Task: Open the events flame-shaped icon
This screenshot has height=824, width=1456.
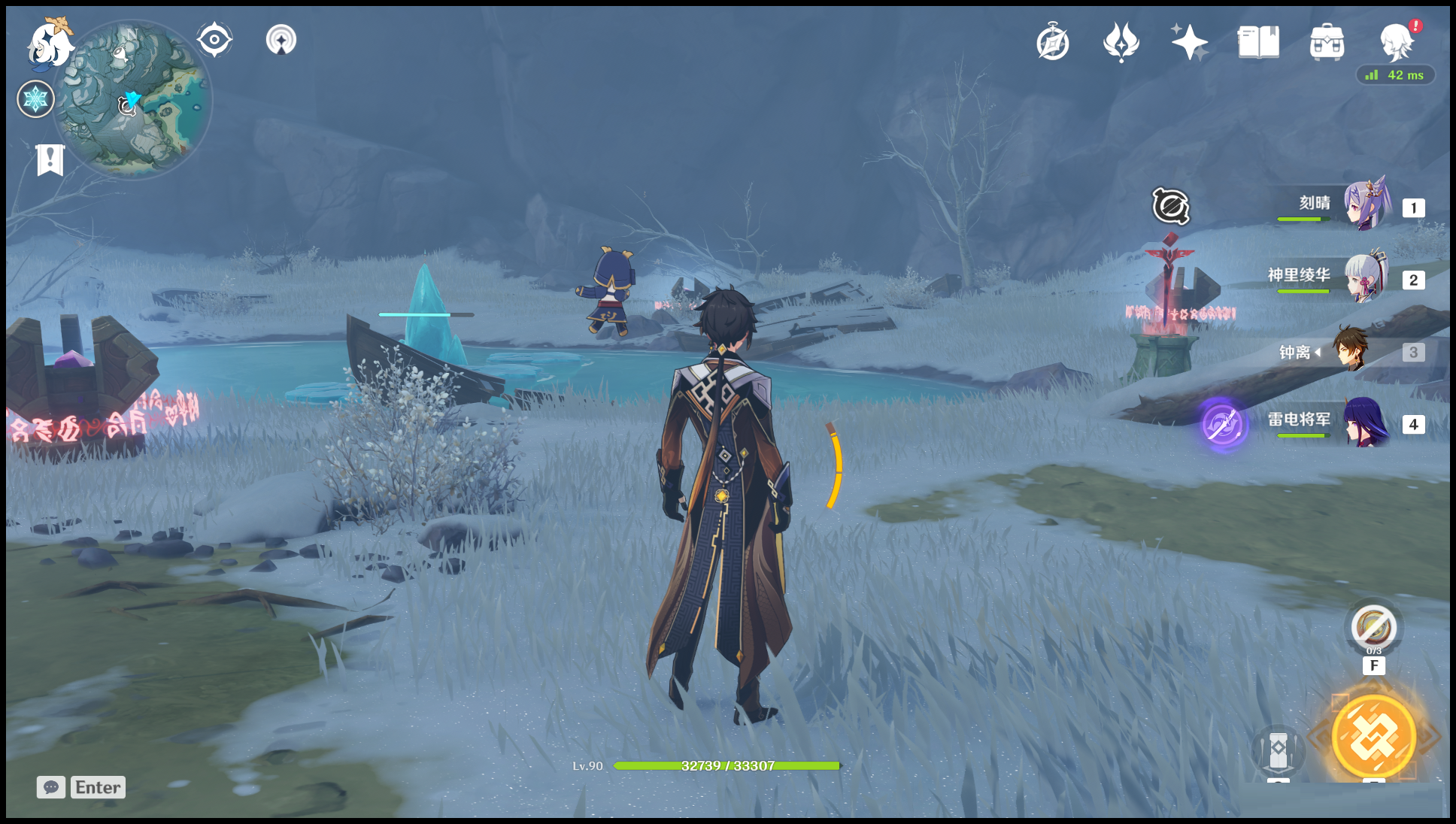Action: tap(1121, 42)
